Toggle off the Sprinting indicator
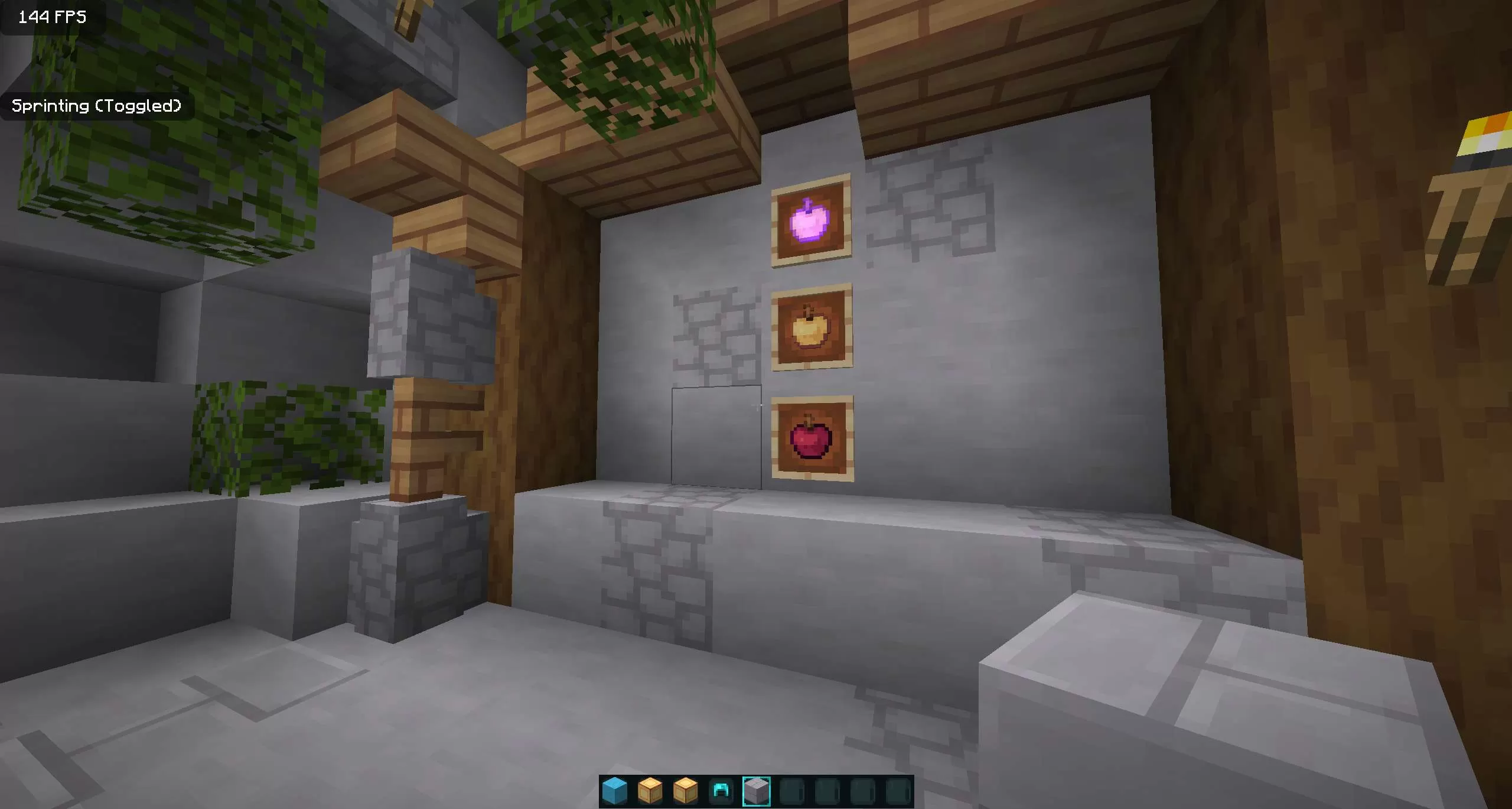Image resolution: width=1512 pixels, height=809 pixels. pos(97,106)
